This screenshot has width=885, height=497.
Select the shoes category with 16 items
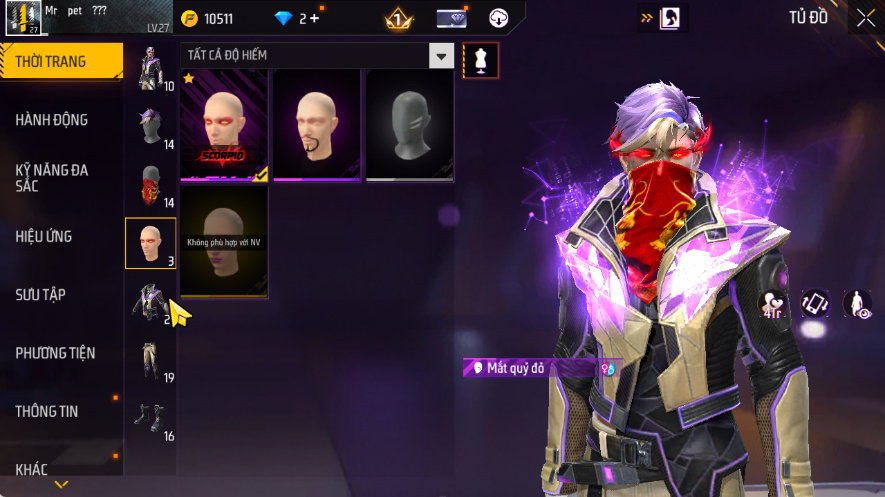pyautogui.click(x=150, y=417)
